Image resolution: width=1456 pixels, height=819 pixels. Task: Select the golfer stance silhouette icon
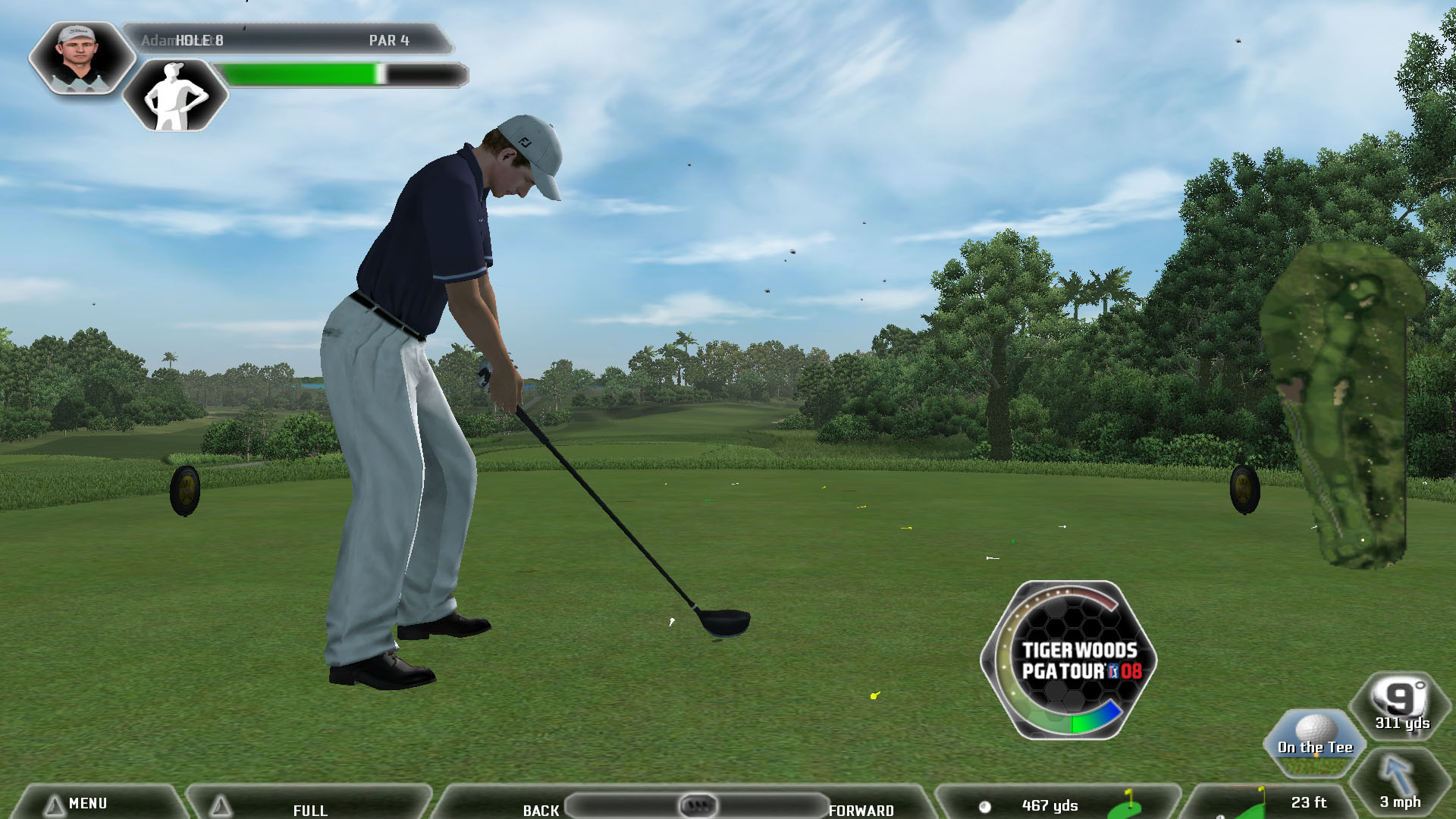point(175,96)
